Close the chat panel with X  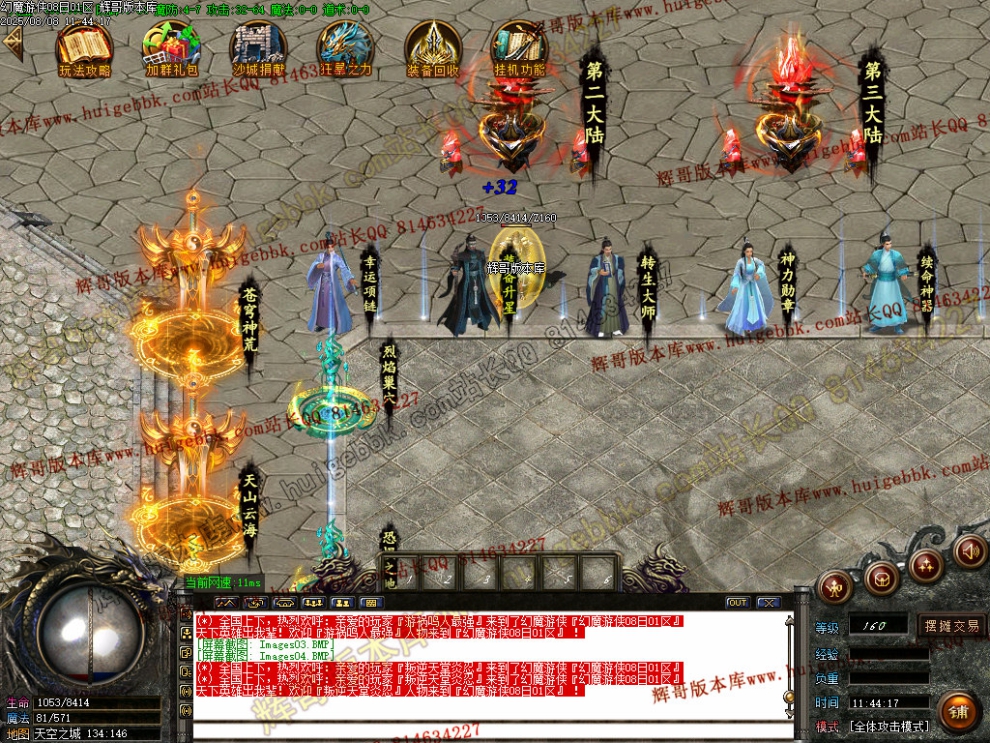pos(768,603)
